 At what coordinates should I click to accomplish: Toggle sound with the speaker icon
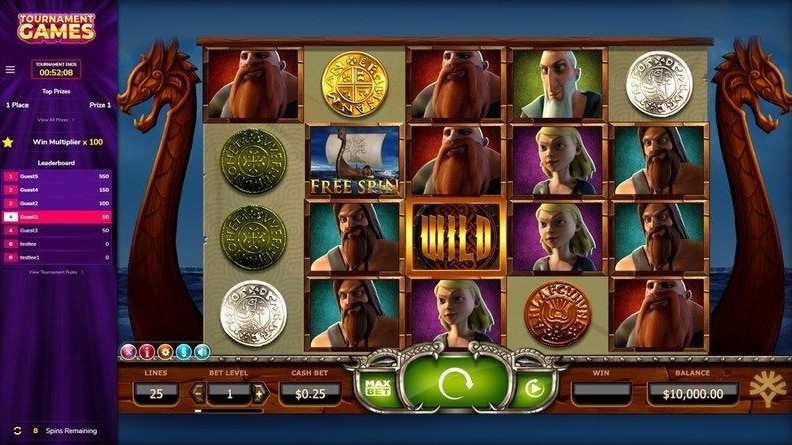(201, 351)
